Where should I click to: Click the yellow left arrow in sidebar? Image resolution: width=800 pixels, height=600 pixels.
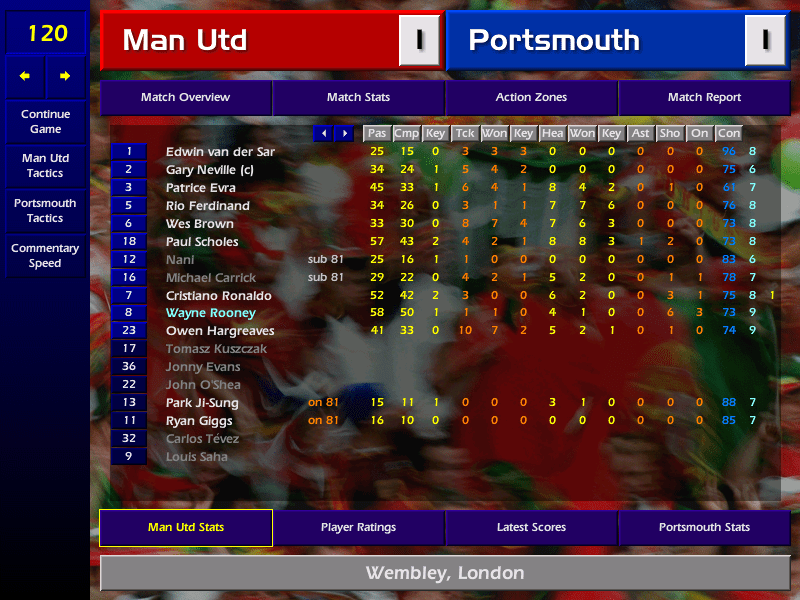[x=25, y=76]
